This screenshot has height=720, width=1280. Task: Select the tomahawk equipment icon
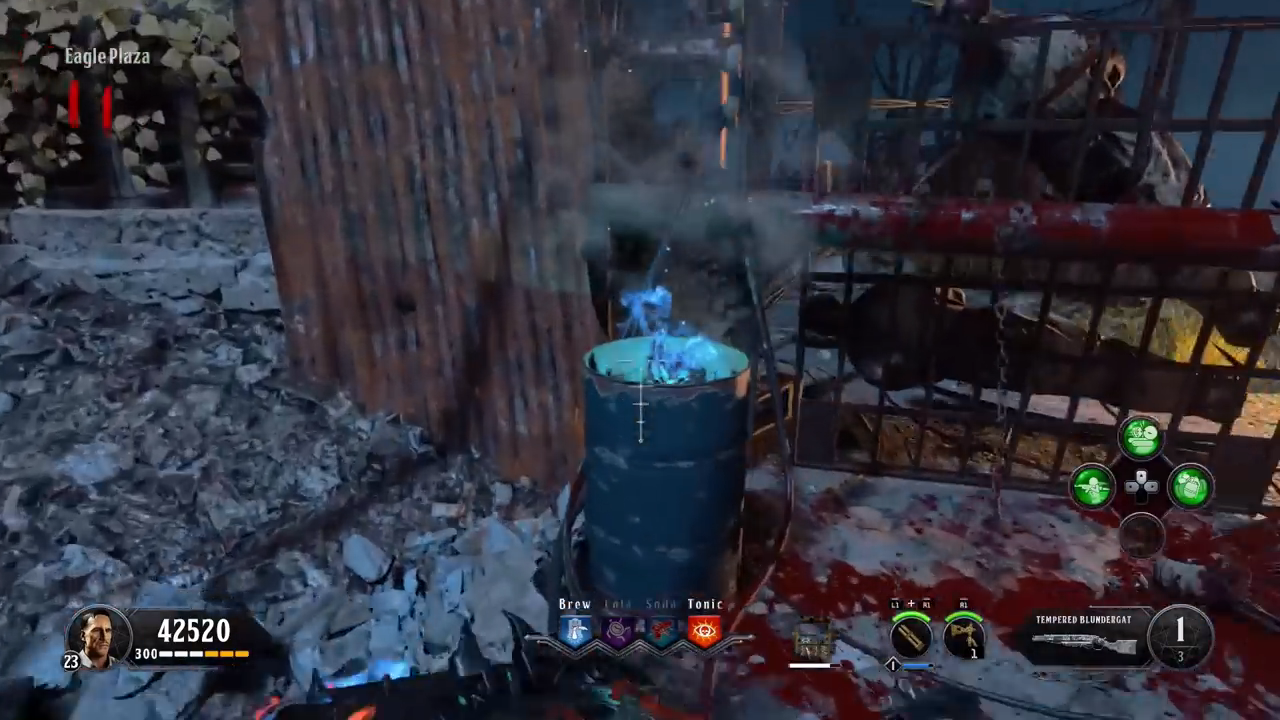(x=964, y=636)
